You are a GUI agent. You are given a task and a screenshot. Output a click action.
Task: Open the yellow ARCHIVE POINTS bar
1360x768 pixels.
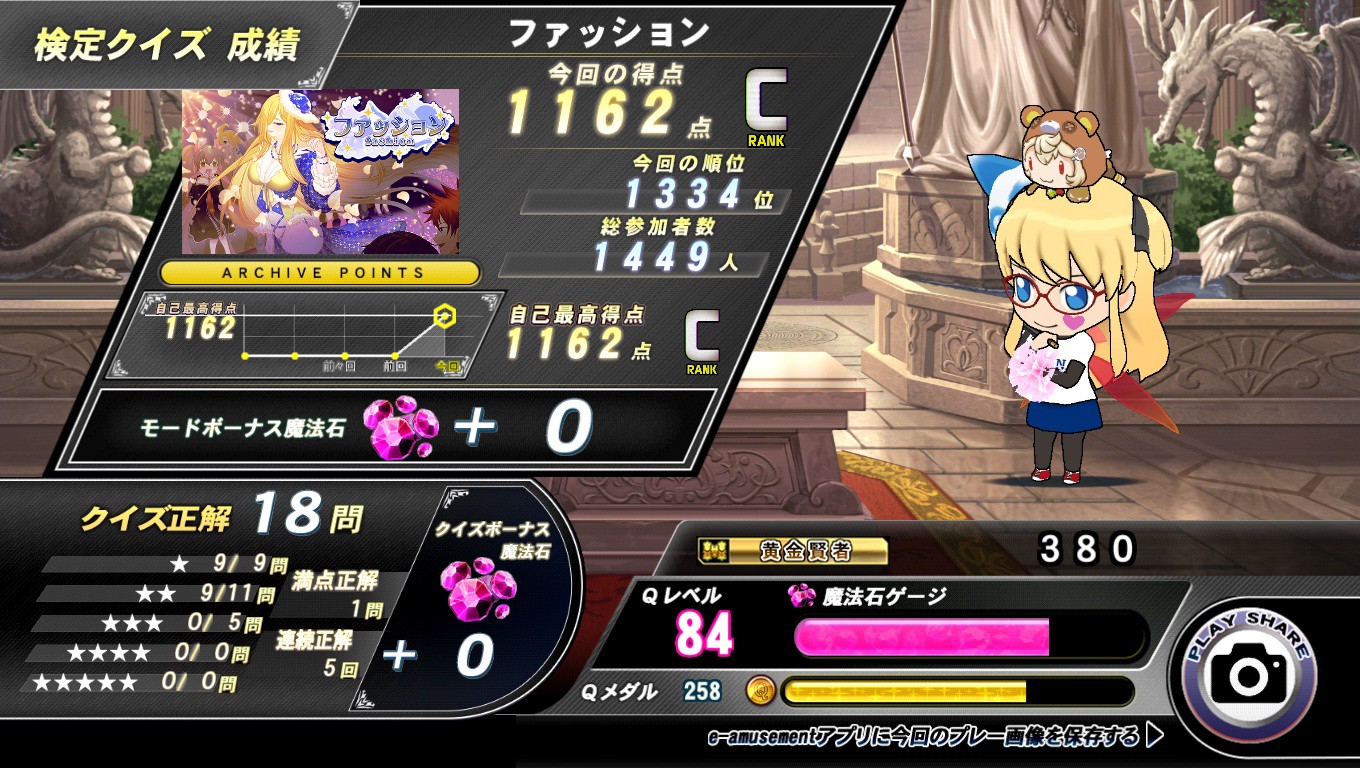pyautogui.click(x=321, y=273)
